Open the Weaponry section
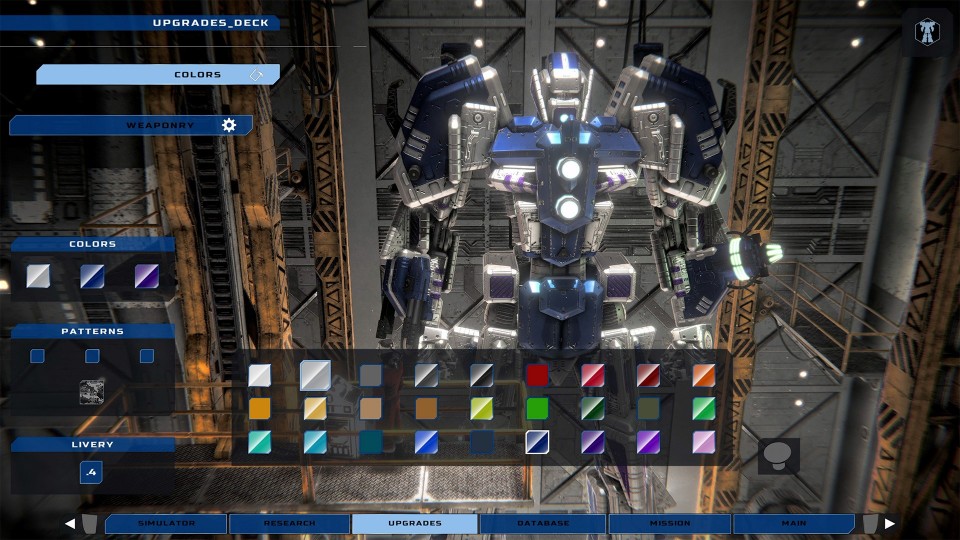960x540 pixels. click(131, 125)
